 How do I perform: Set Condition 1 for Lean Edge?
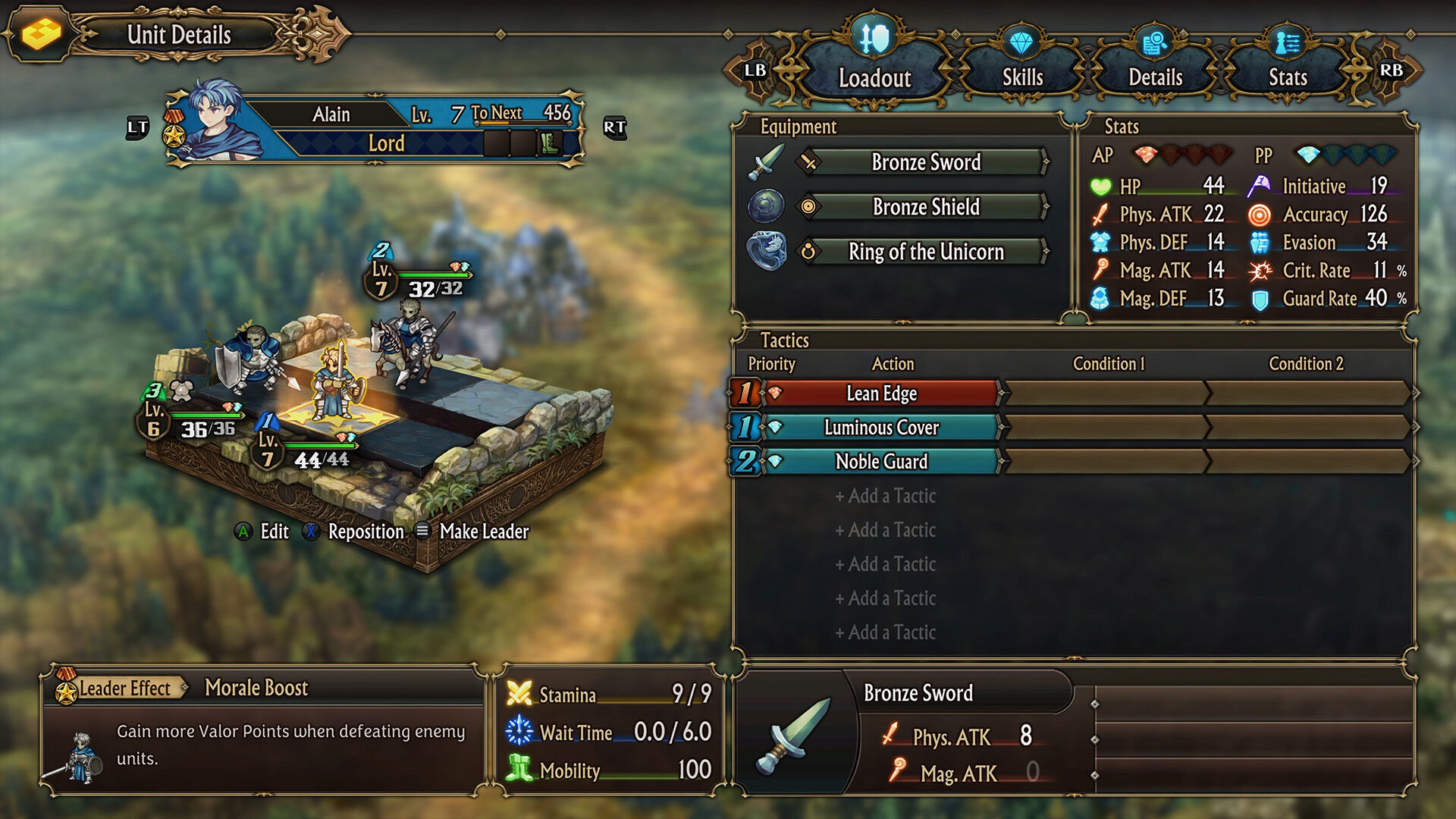(x=1107, y=394)
